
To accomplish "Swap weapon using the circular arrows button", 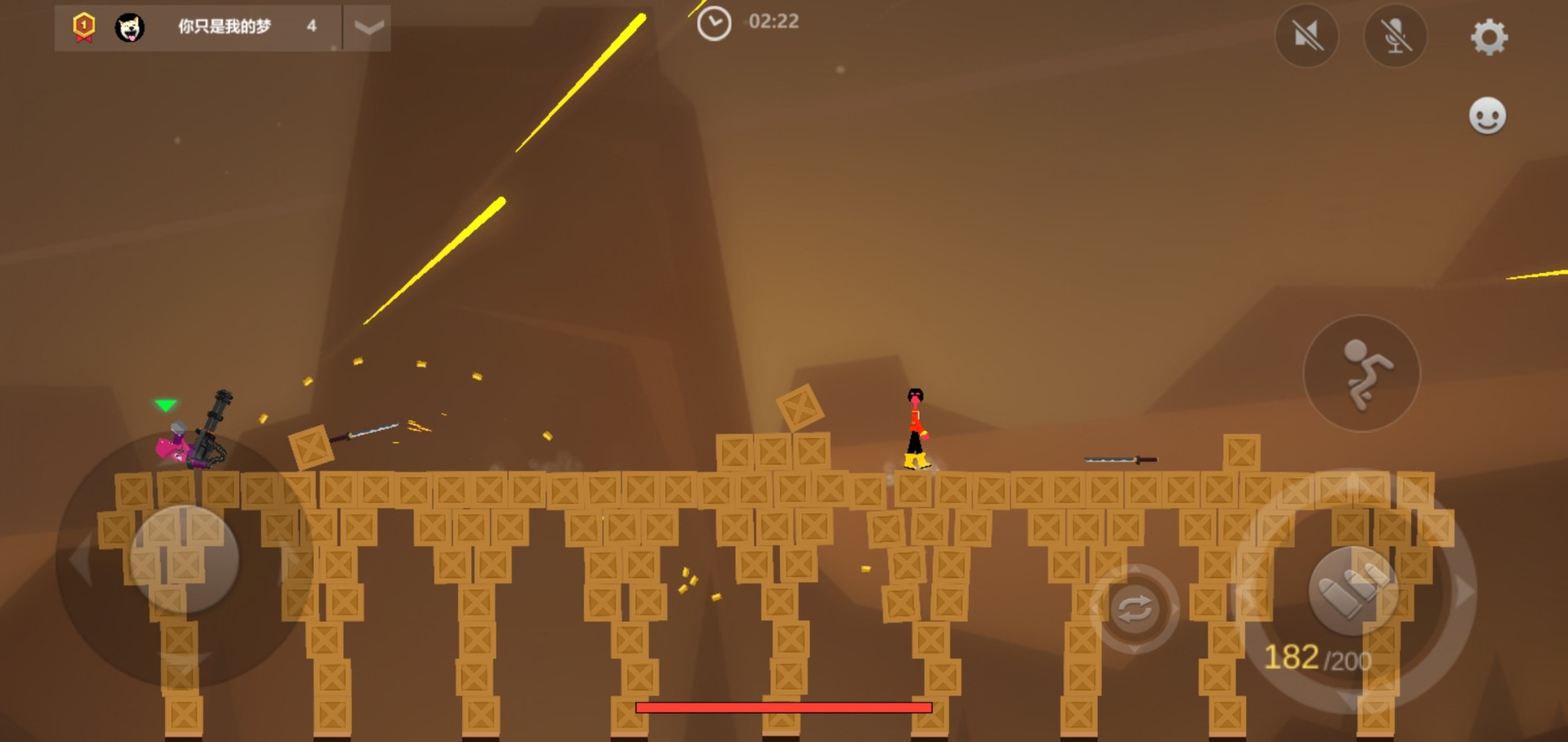I will coord(1134,609).
